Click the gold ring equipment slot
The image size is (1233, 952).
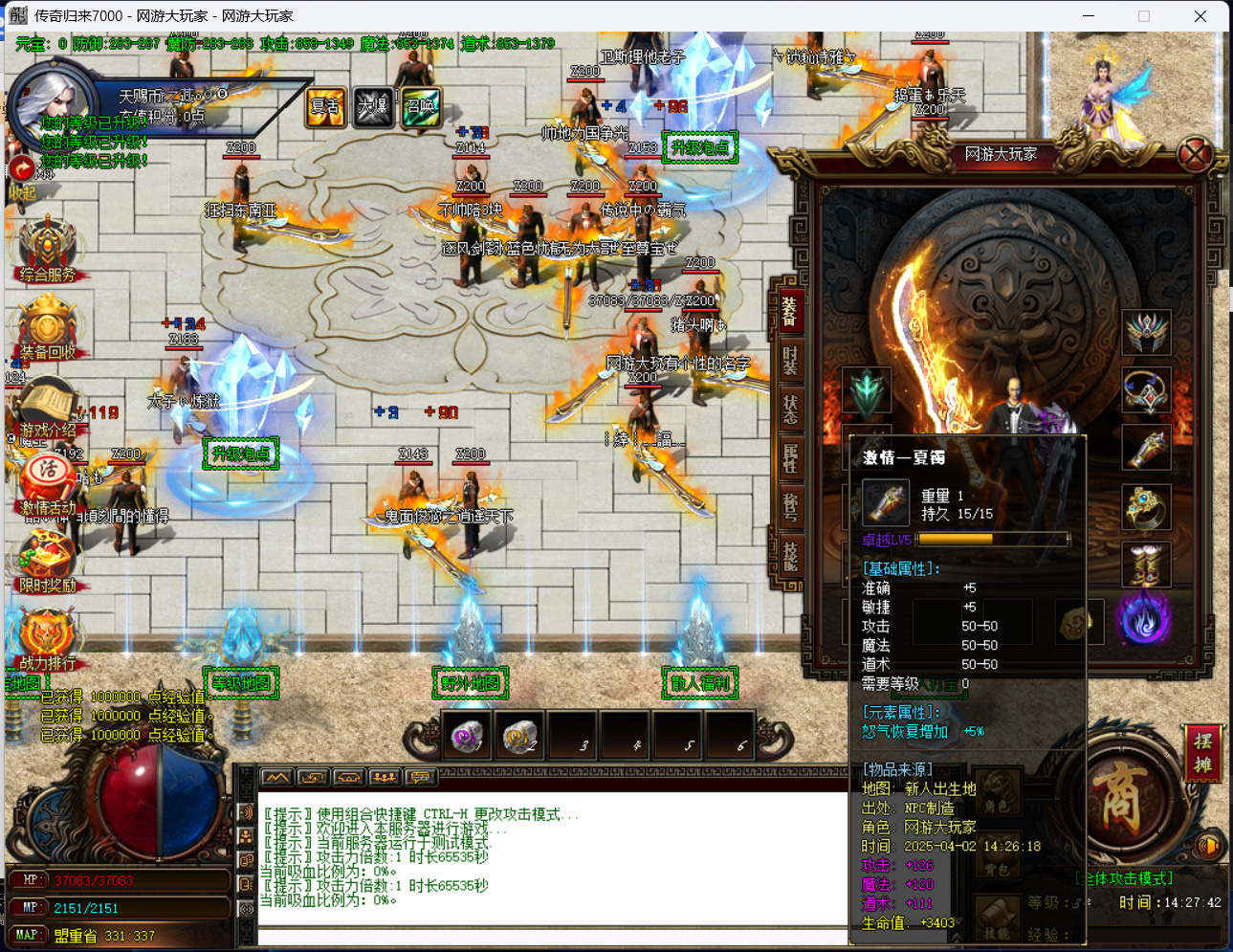tap(1146, 506)
